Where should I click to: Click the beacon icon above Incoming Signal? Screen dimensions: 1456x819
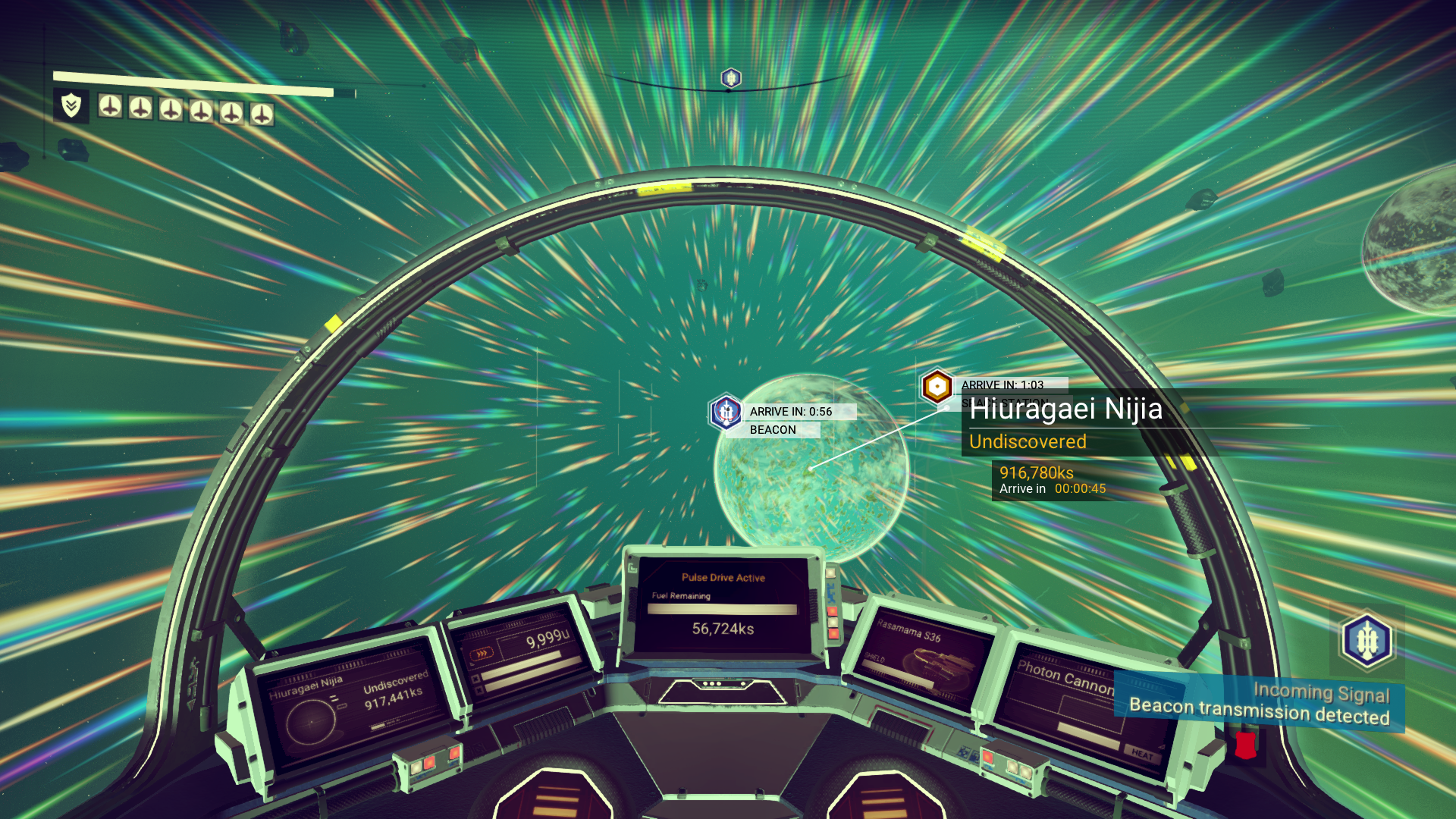1366,641
